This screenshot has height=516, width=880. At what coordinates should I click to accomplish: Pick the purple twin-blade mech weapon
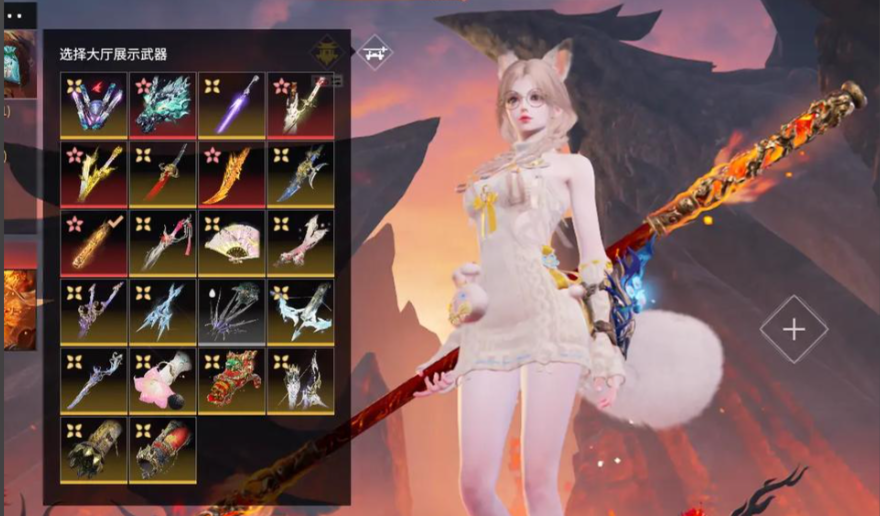click(94, 104)
